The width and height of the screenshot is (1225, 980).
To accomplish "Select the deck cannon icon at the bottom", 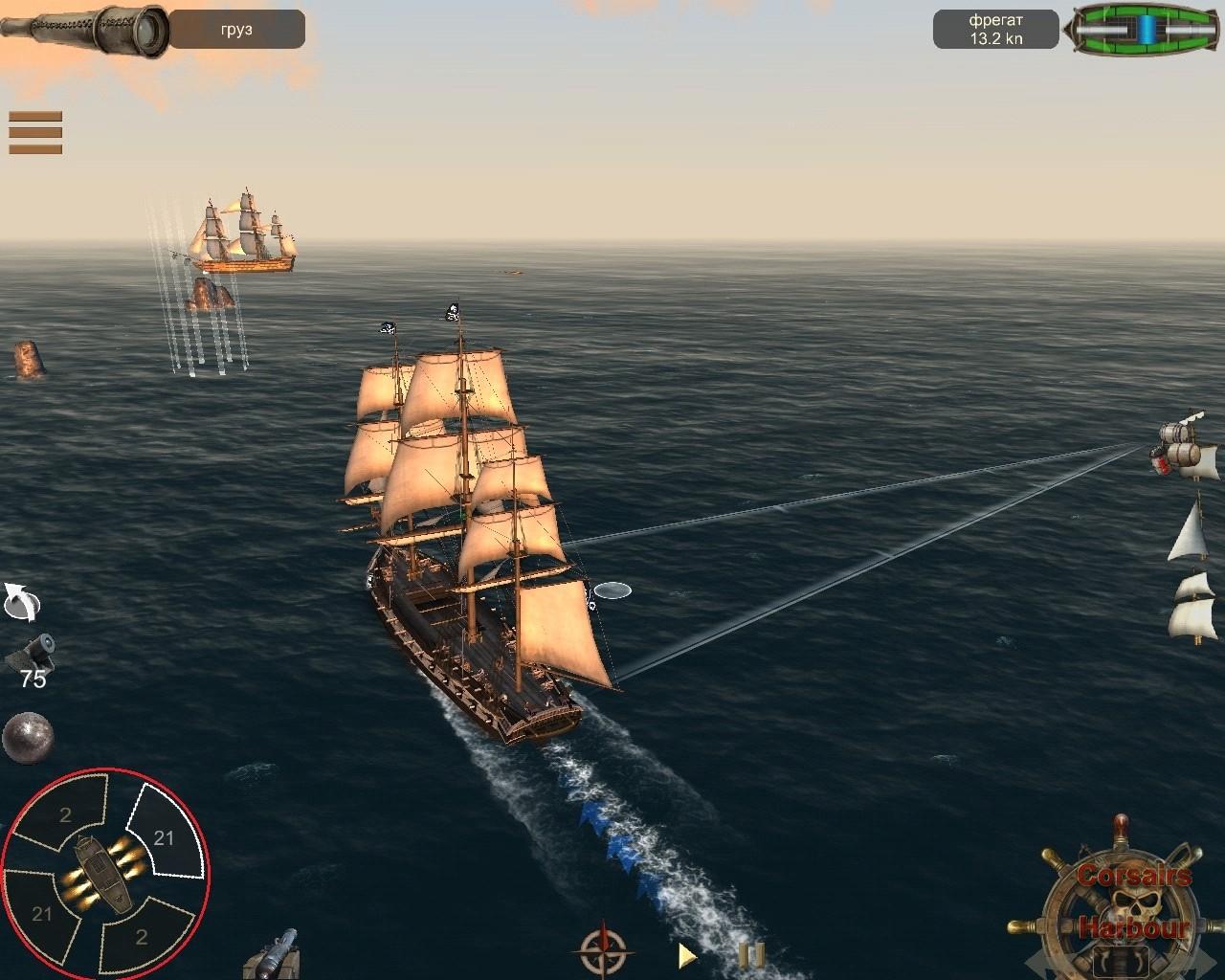I will click(x=273, y=954).
